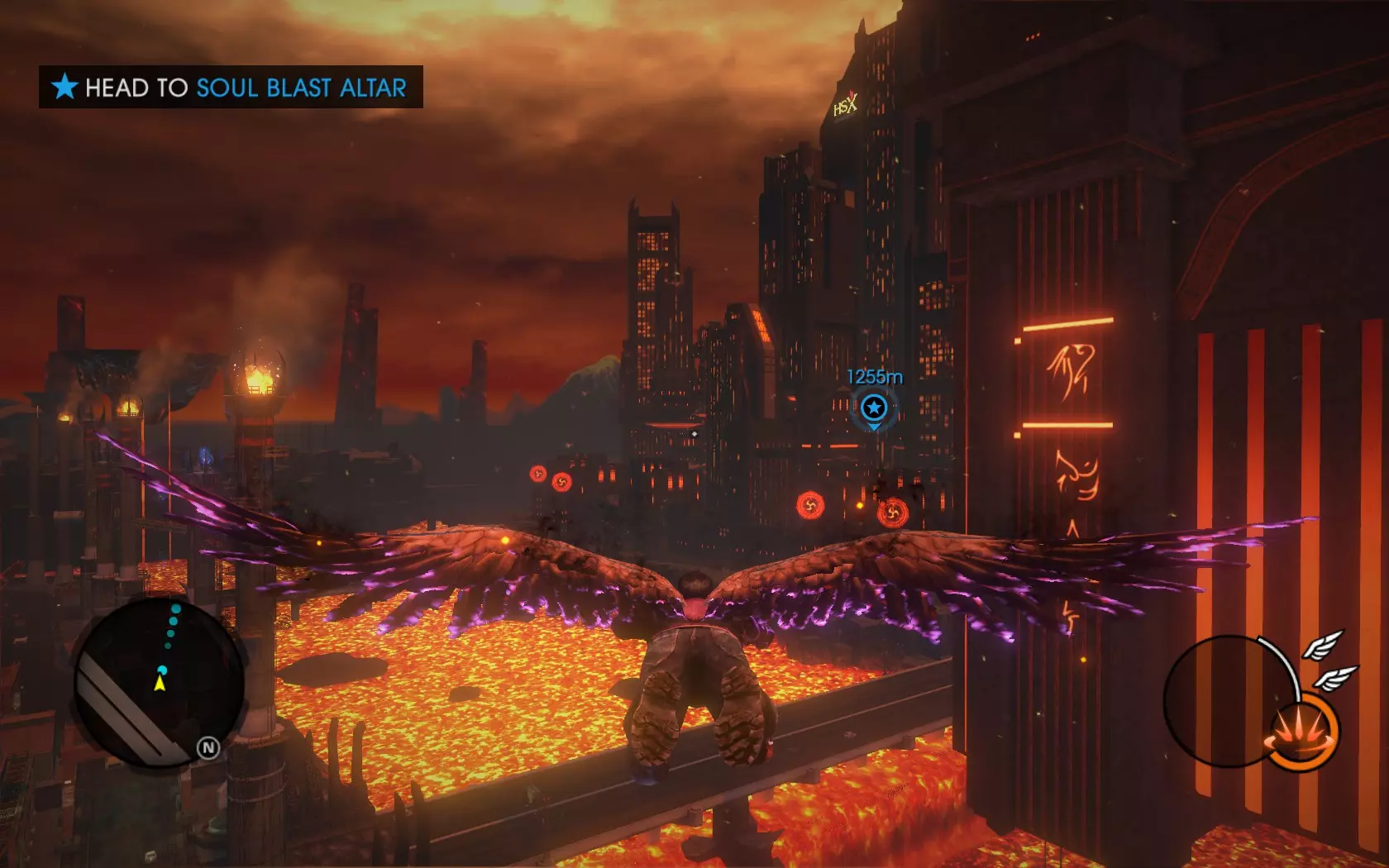The image size is (1389, 868).
Task: Select the blue star waypoint marker
Action: coord(874,408)
